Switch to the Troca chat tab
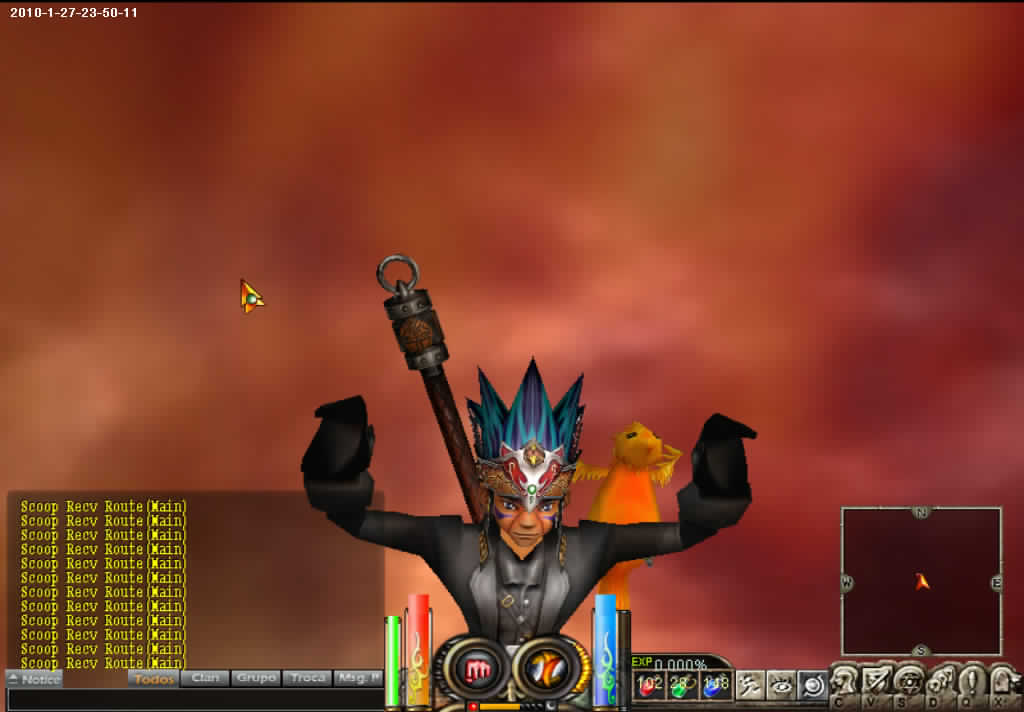1024x712 pixels. pos(307,678)
